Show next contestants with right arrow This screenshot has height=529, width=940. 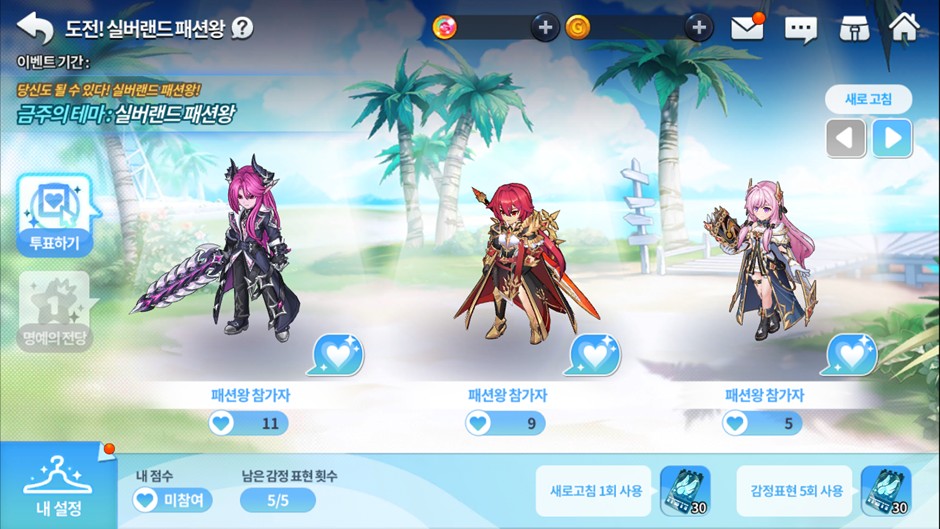pyautogui.click(x=891, y=138)
